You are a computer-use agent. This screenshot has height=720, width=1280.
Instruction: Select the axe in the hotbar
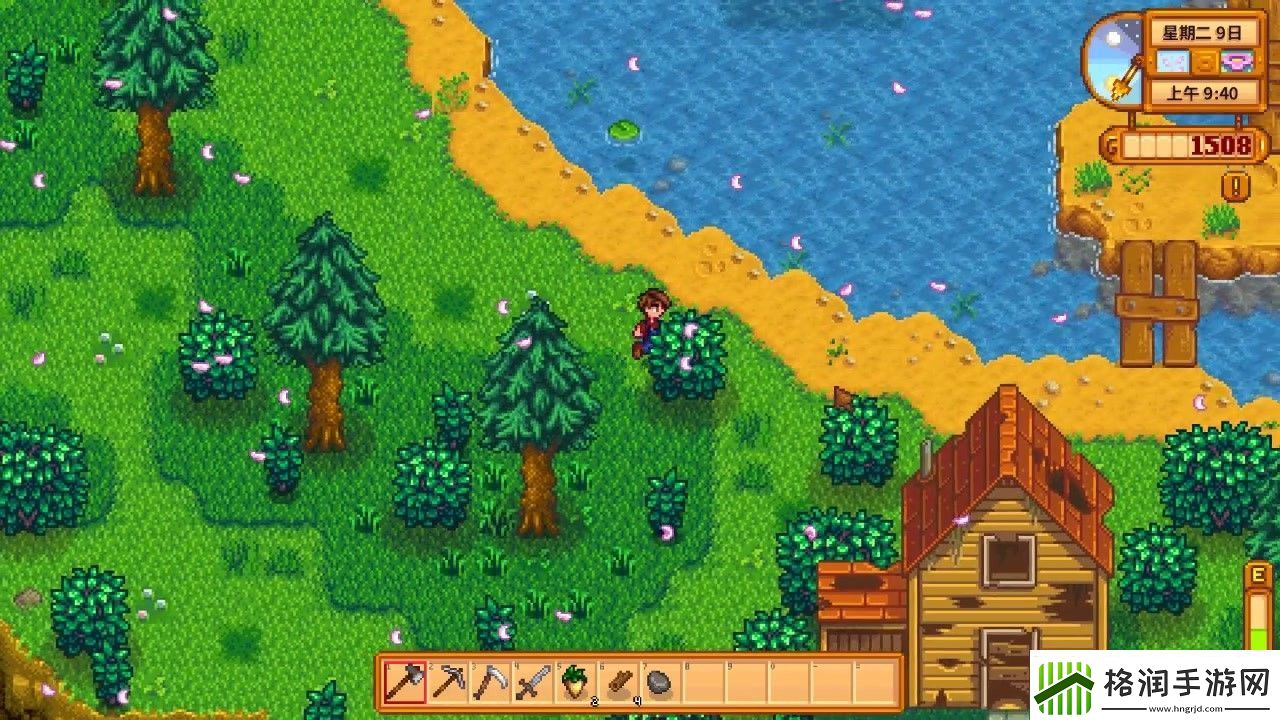pos(406,683)
